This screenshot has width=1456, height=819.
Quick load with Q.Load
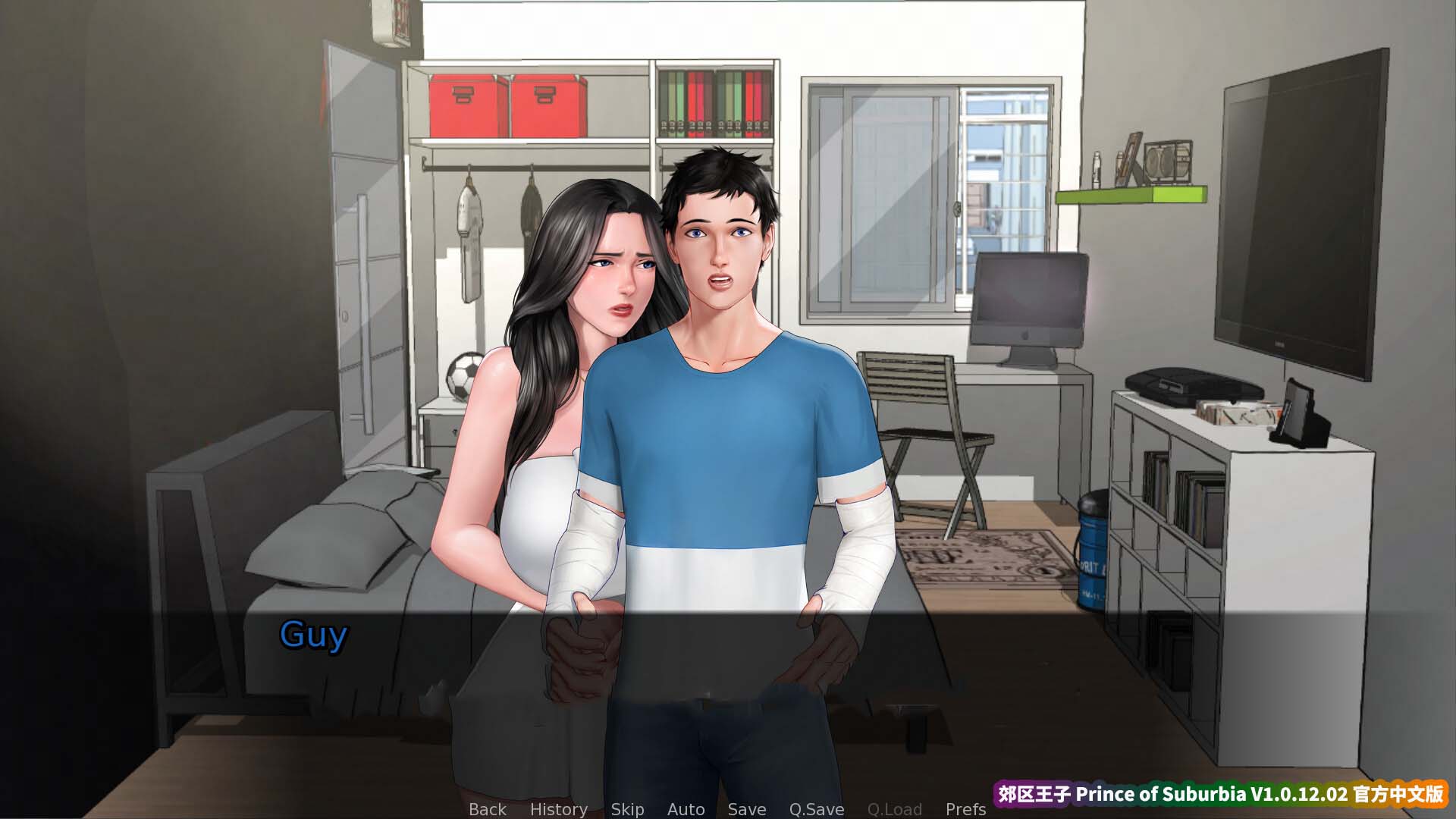pos(894,809)
